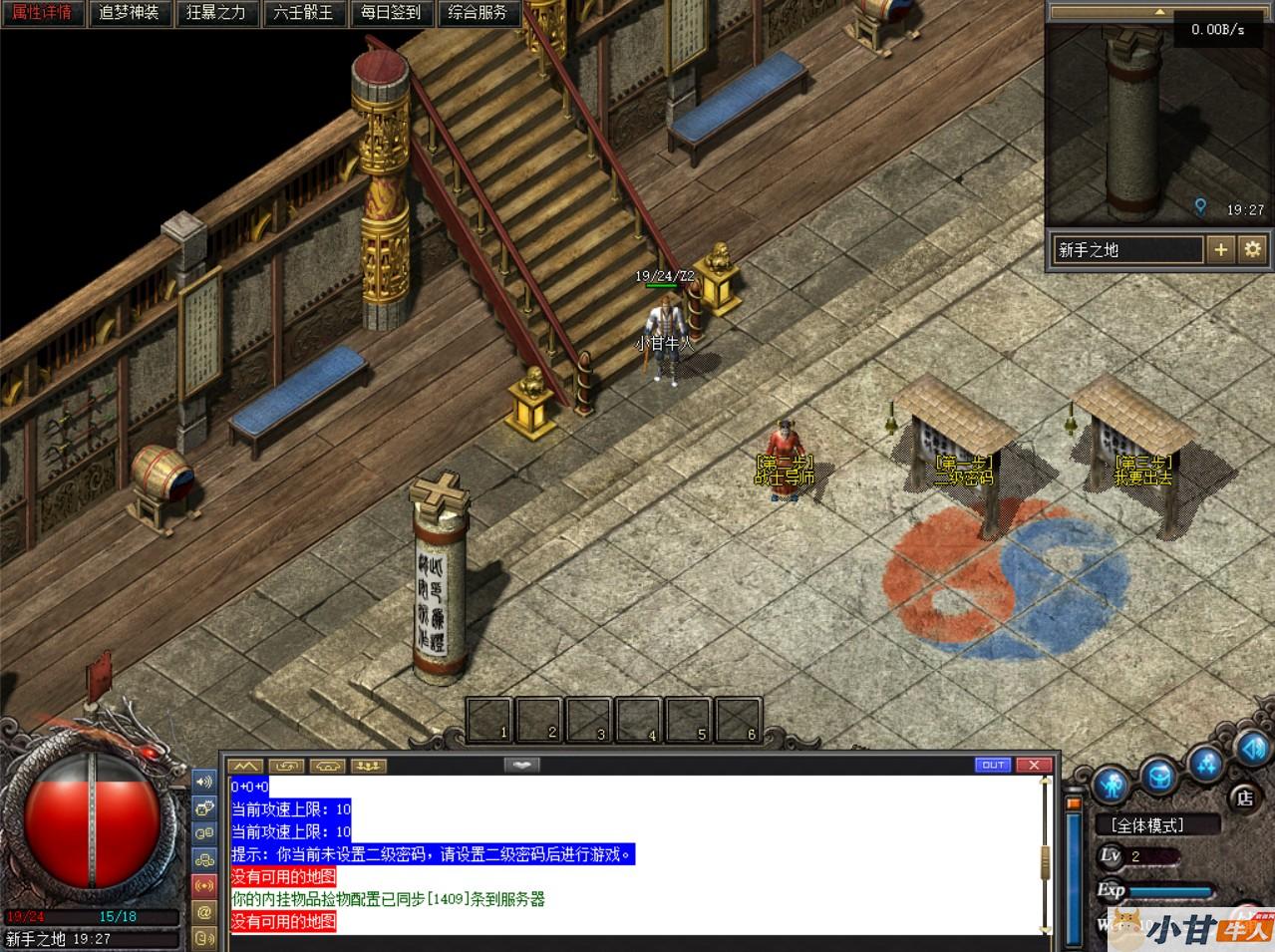Open the 综合服务 services menu
Viewport: 1275px width, 952px height.
(x=478, y=13)
